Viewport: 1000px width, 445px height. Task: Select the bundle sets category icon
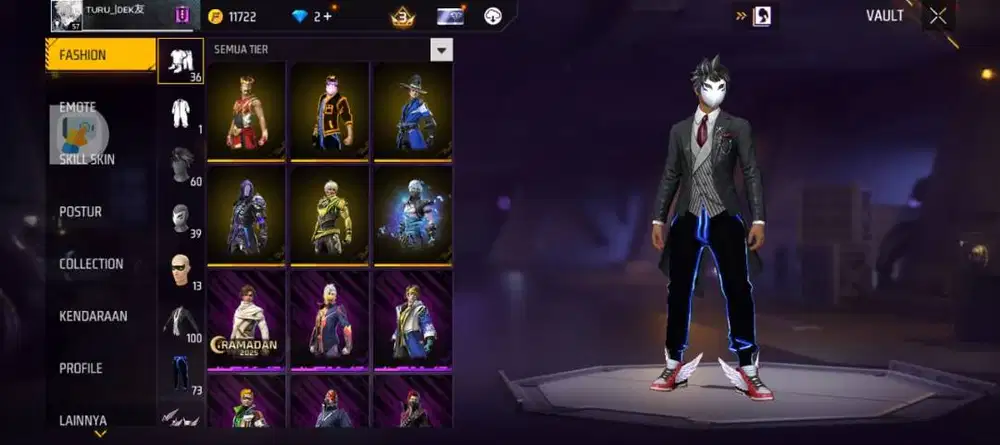[181, 62]
